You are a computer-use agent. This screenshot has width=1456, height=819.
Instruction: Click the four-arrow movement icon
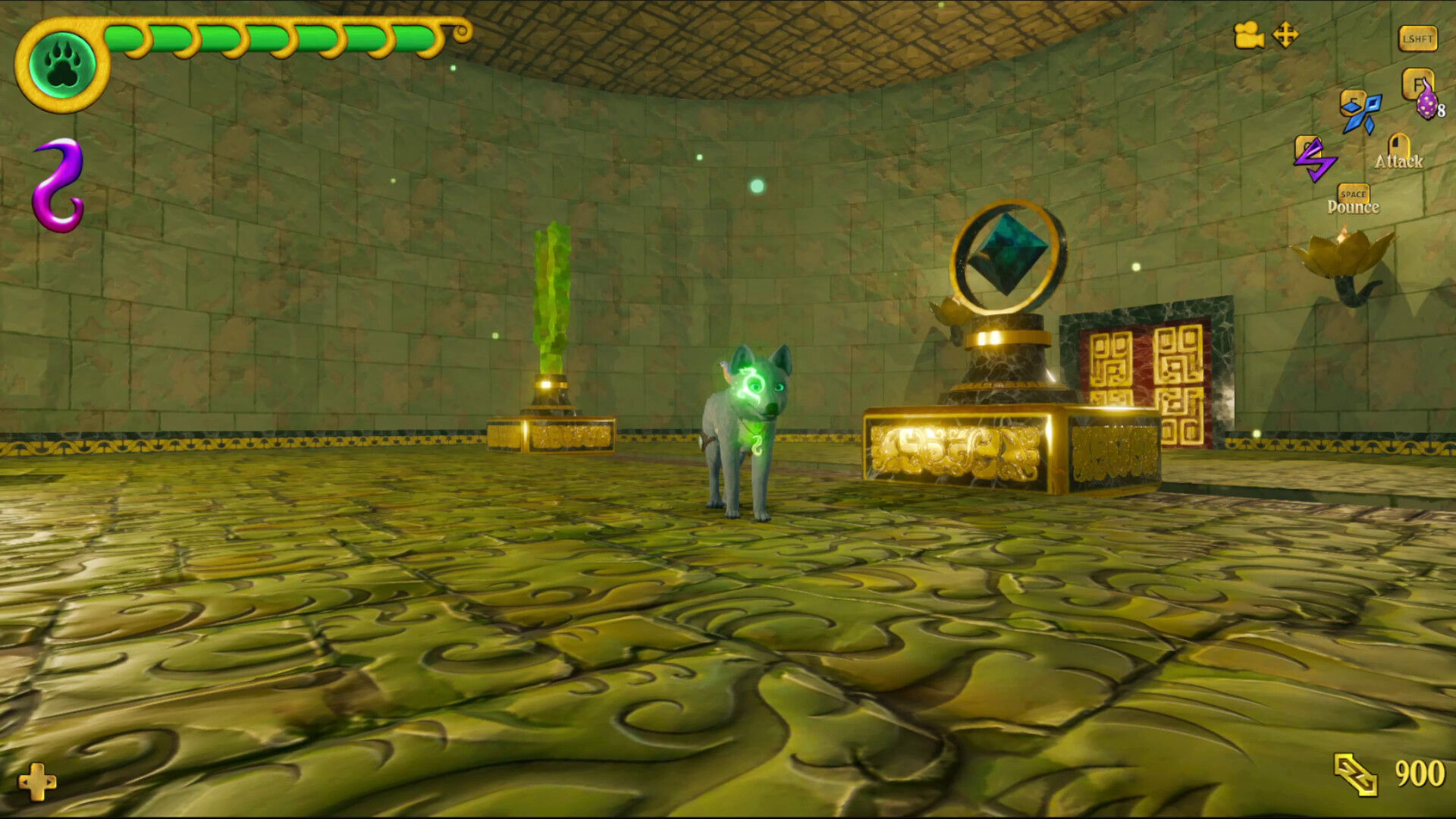[x=1287, y=36]
